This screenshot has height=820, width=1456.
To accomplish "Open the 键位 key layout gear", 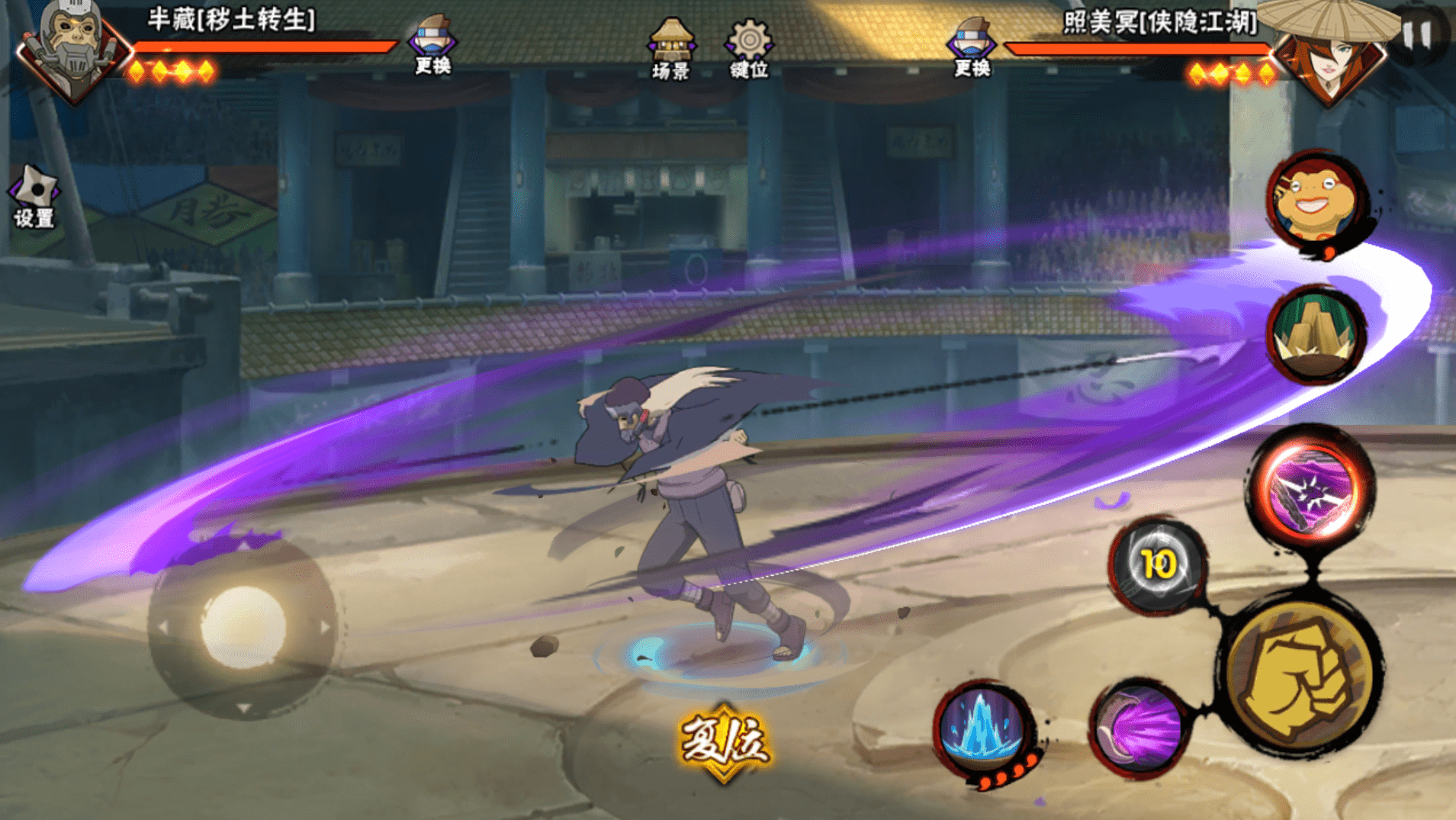I will point(749,49).
